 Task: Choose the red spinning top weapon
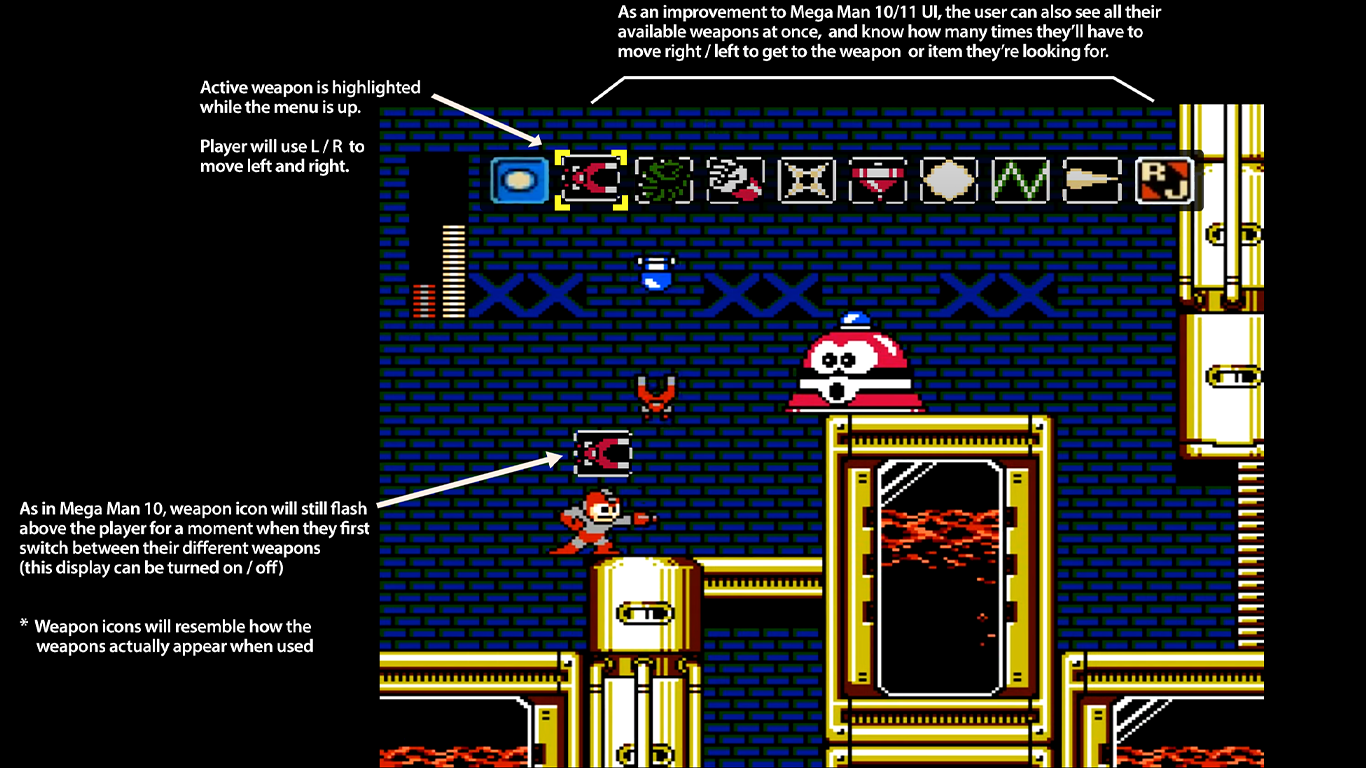878,181
